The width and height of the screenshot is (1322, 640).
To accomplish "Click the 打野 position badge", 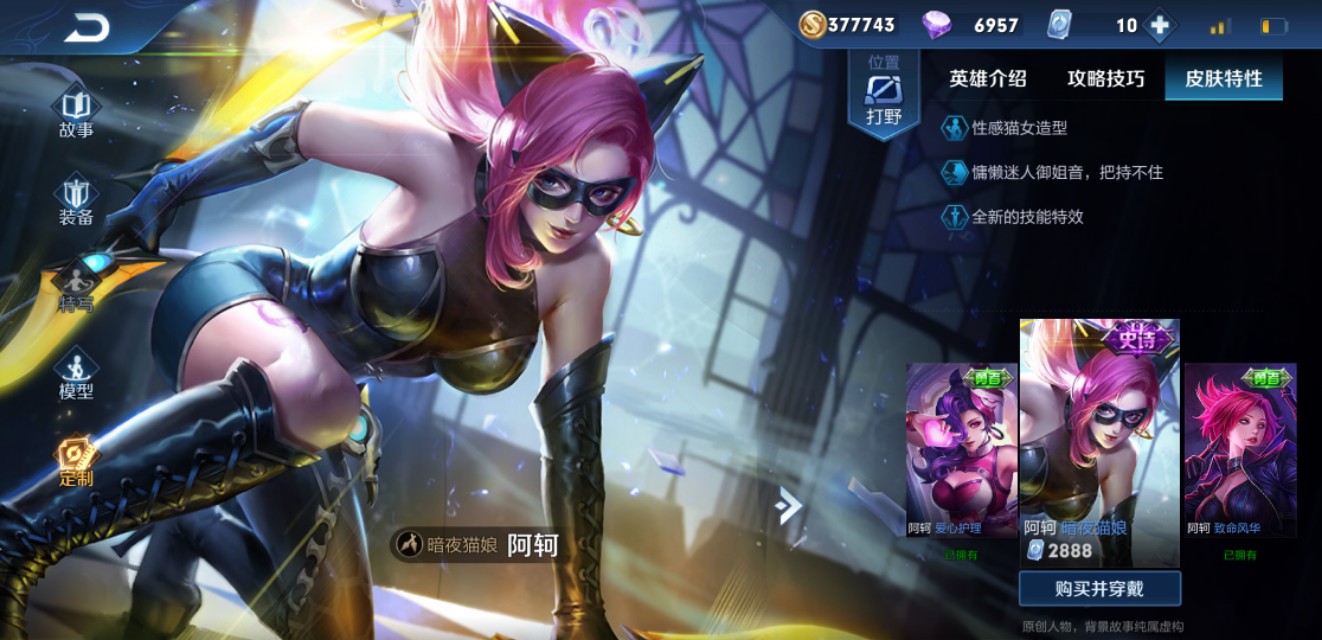I will tap(884, 96).
